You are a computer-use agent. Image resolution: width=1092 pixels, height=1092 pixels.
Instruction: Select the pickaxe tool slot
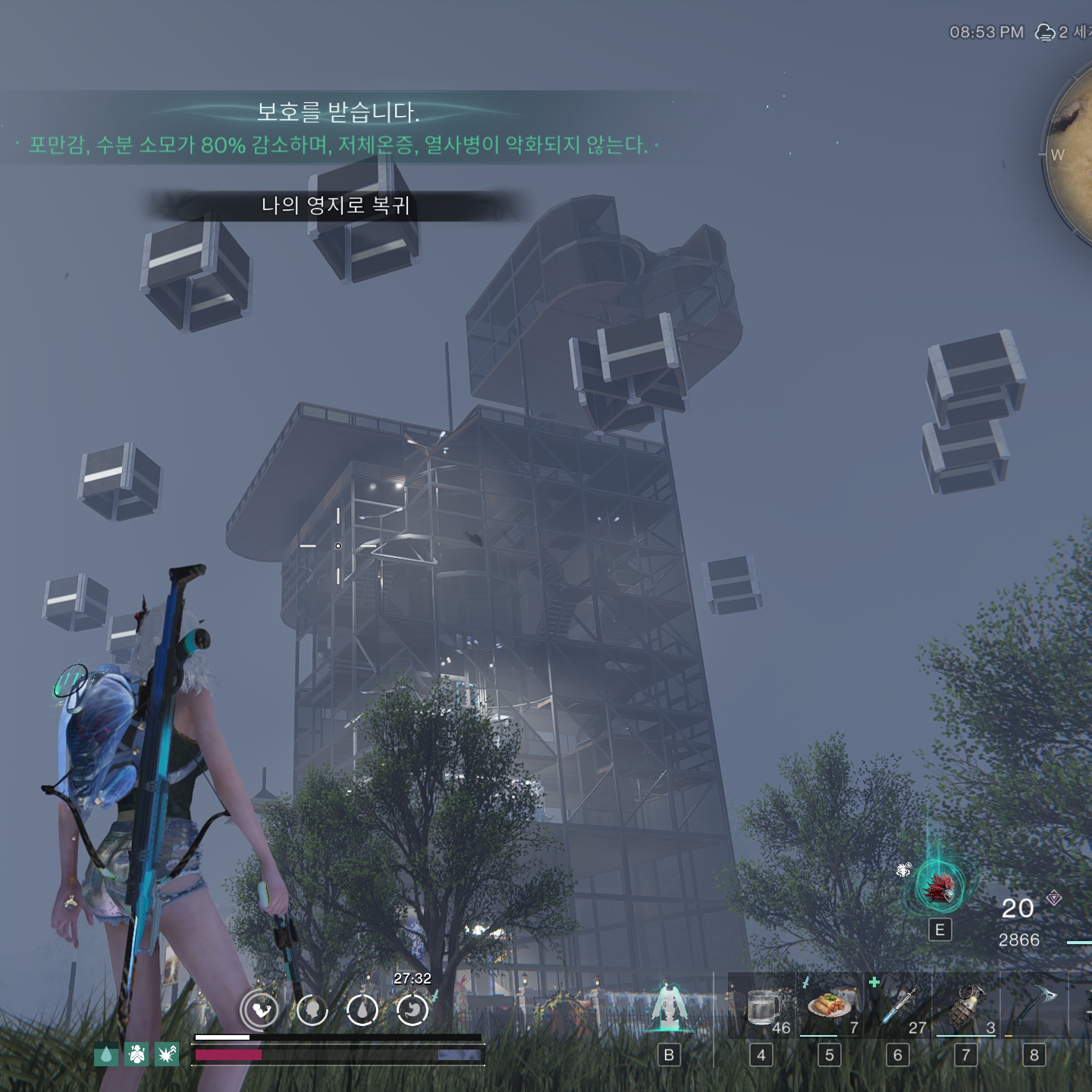coord(1033,1006)
